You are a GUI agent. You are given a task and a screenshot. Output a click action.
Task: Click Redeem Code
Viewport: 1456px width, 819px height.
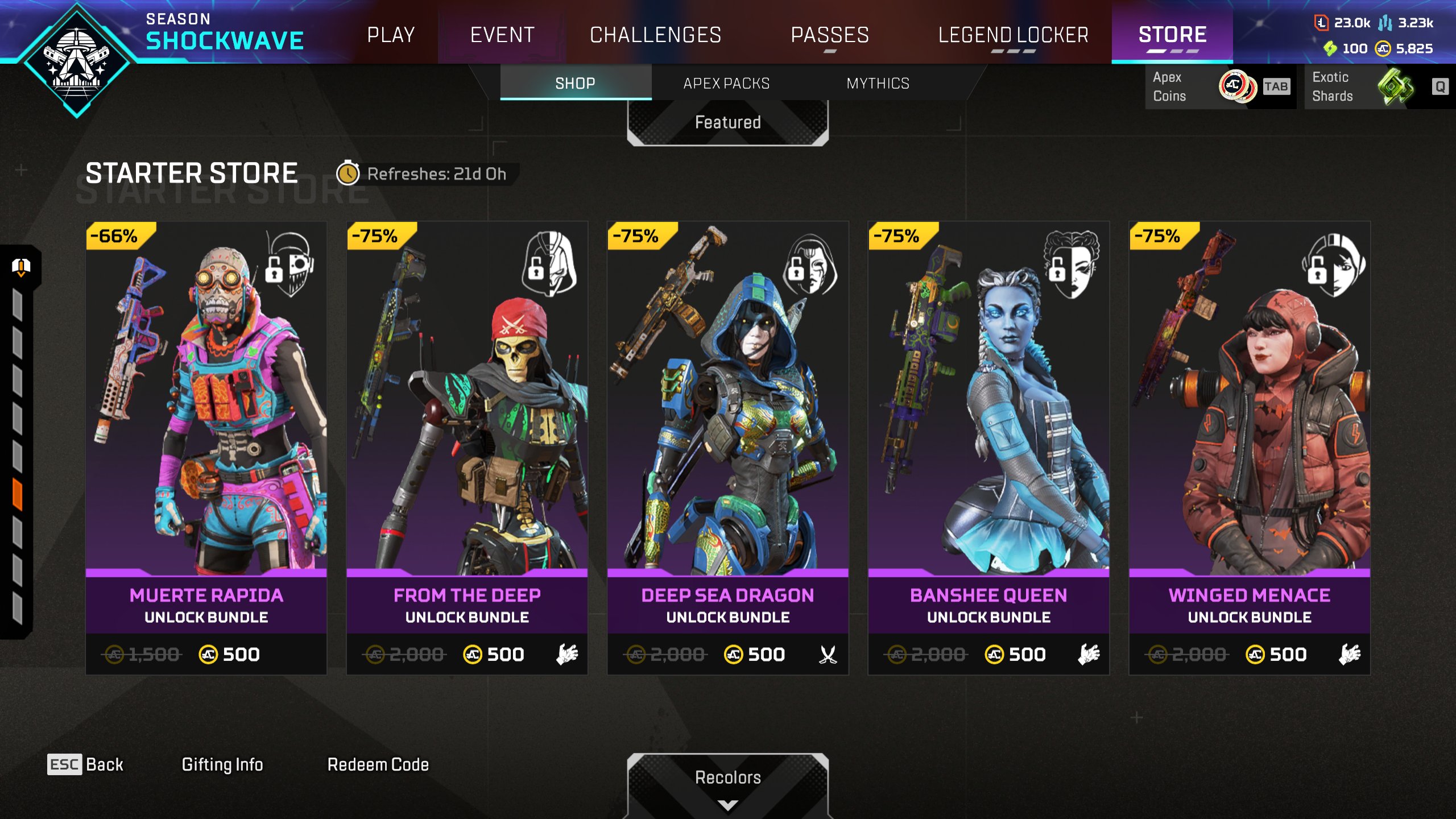[x=378, y=764]
